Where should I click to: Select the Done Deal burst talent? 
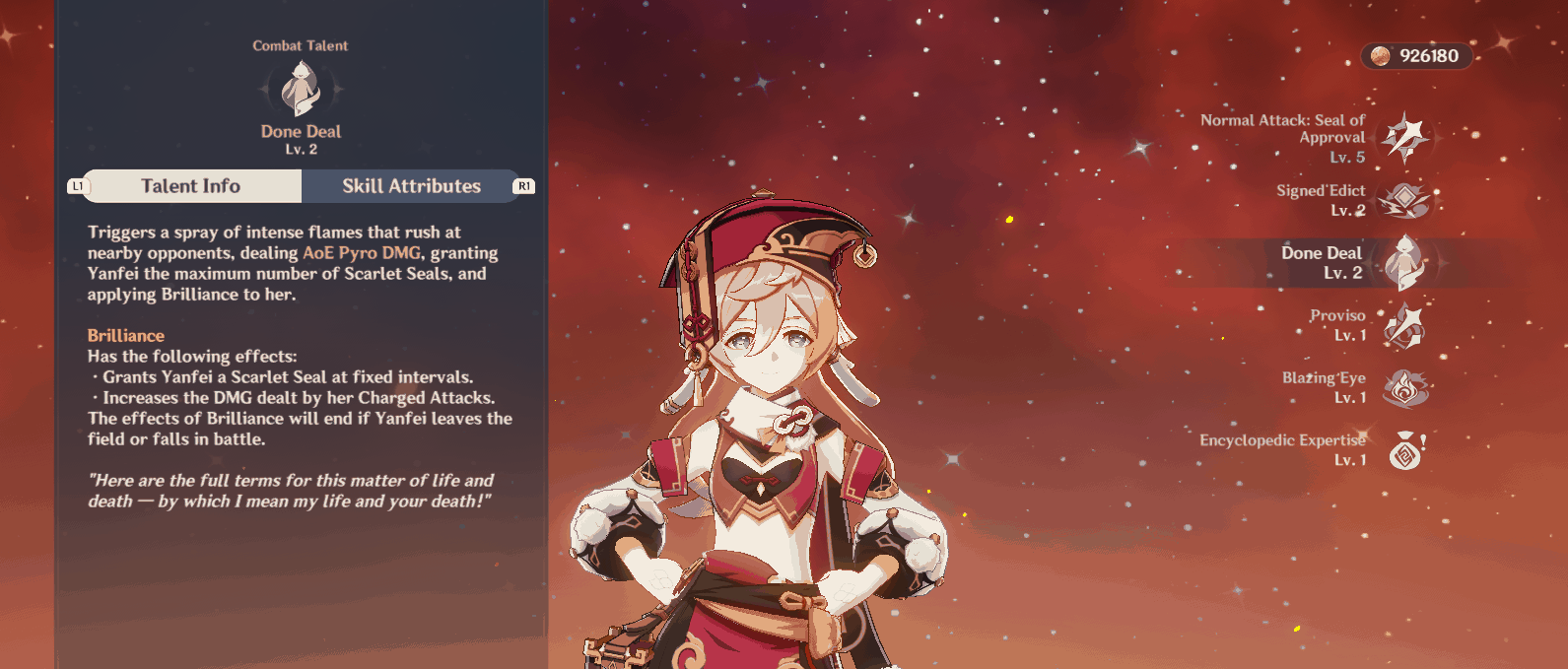1404,263
